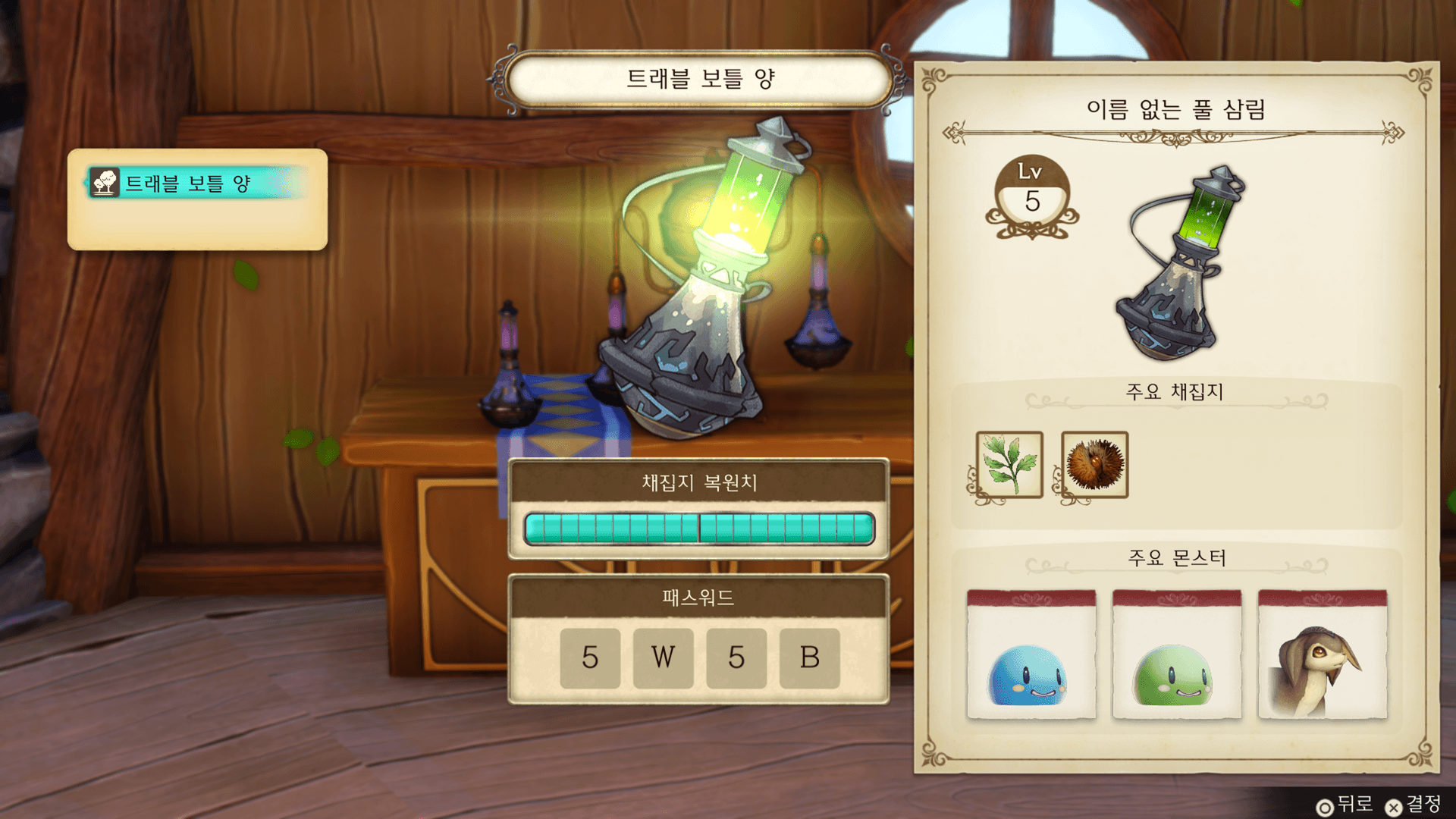Click the spiky chestnut gathering item icon
The image size is (1456, 819).
point(1094,465)
